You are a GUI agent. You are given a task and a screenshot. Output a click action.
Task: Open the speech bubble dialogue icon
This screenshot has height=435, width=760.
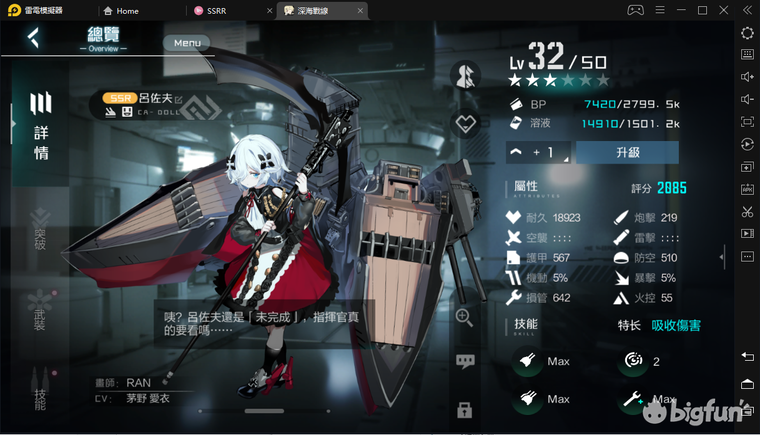(464, 362)
